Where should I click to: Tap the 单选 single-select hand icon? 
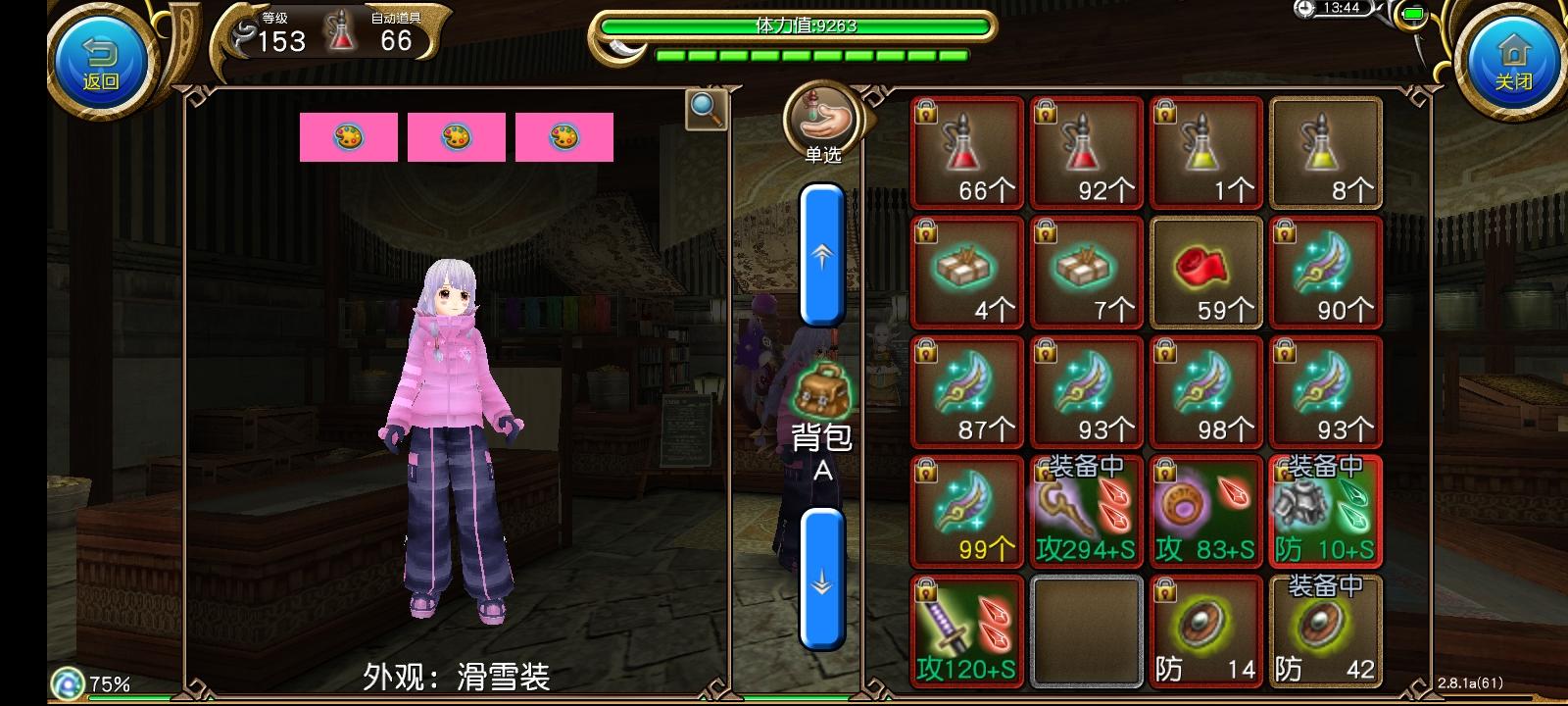click(819, 118)
